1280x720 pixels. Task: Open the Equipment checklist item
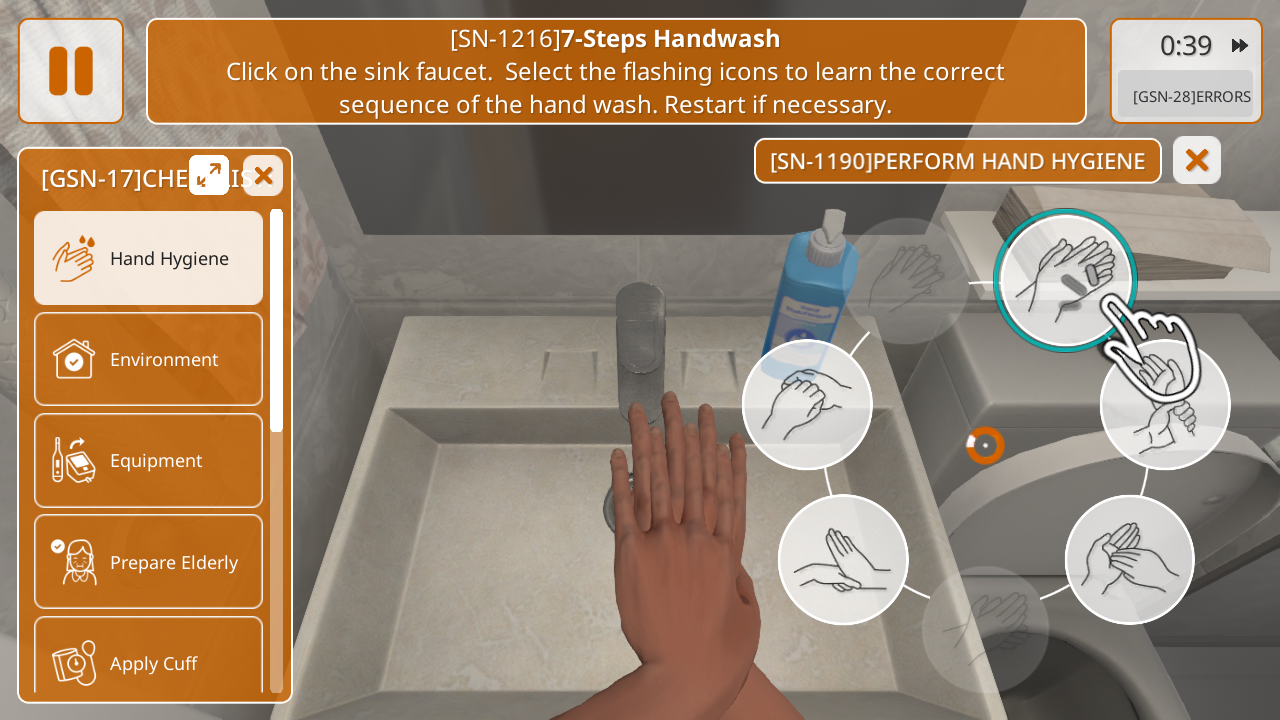pyautogui.click(x=149, y=460)
